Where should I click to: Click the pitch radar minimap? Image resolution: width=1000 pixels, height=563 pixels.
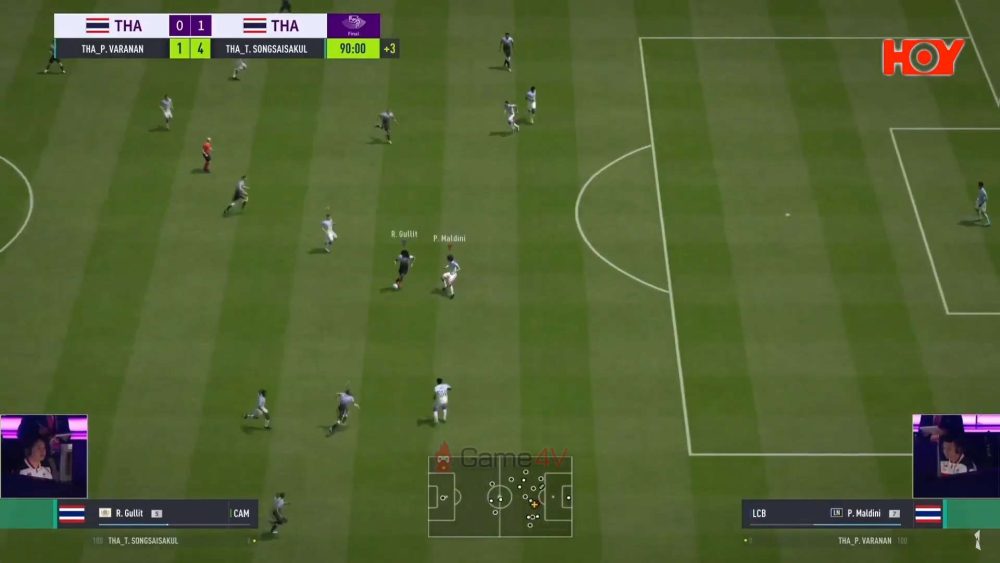click(500, 496)
